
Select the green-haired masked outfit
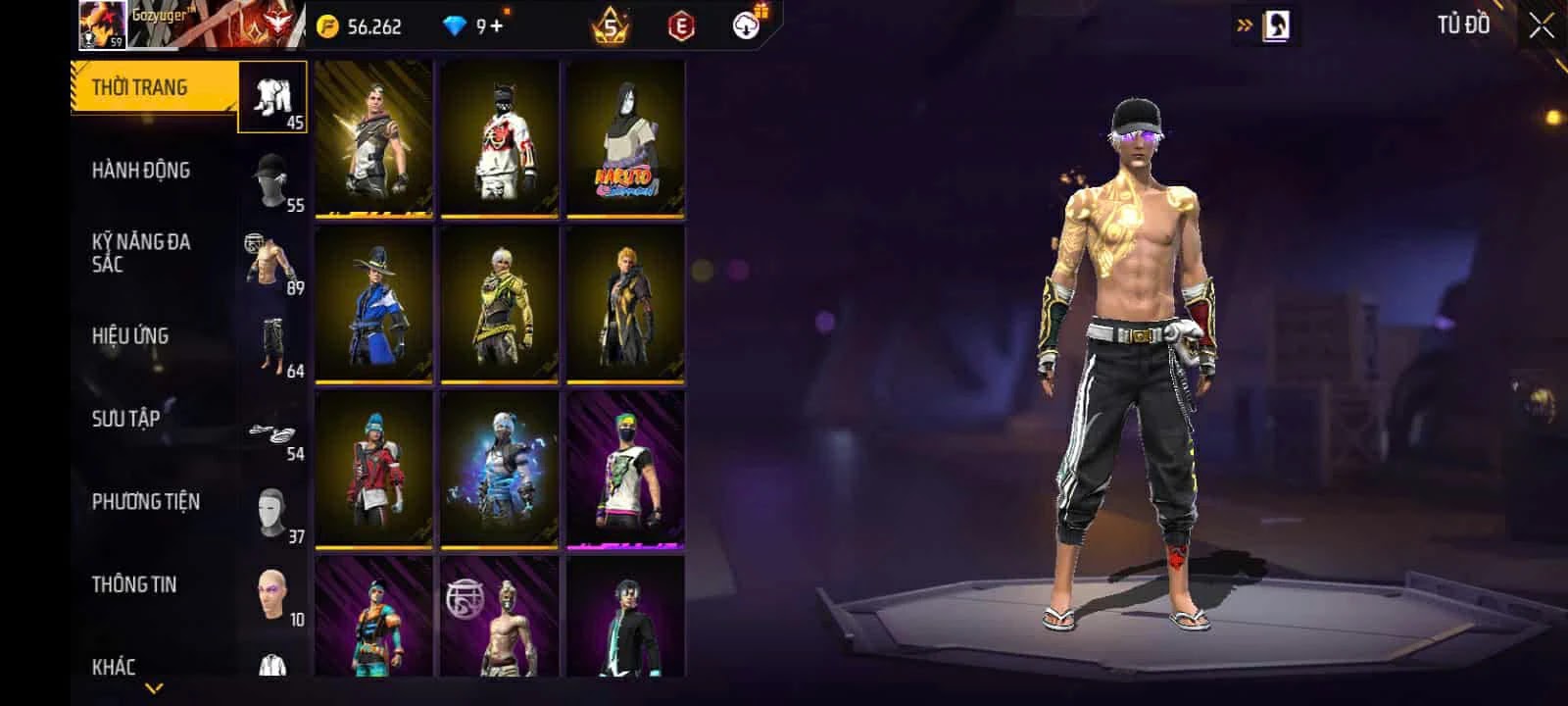625,470
